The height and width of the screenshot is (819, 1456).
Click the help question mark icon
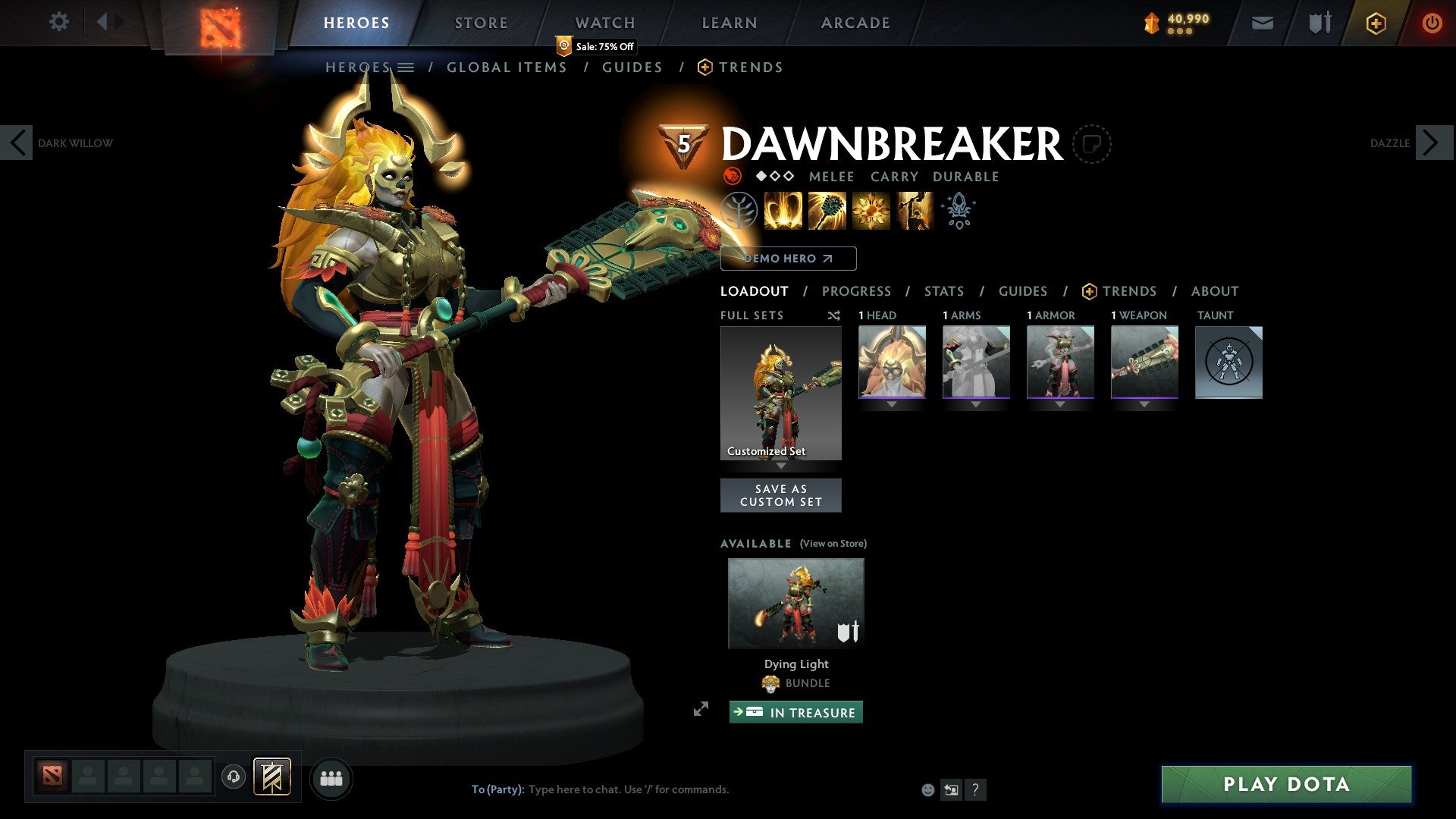(975, 789)
